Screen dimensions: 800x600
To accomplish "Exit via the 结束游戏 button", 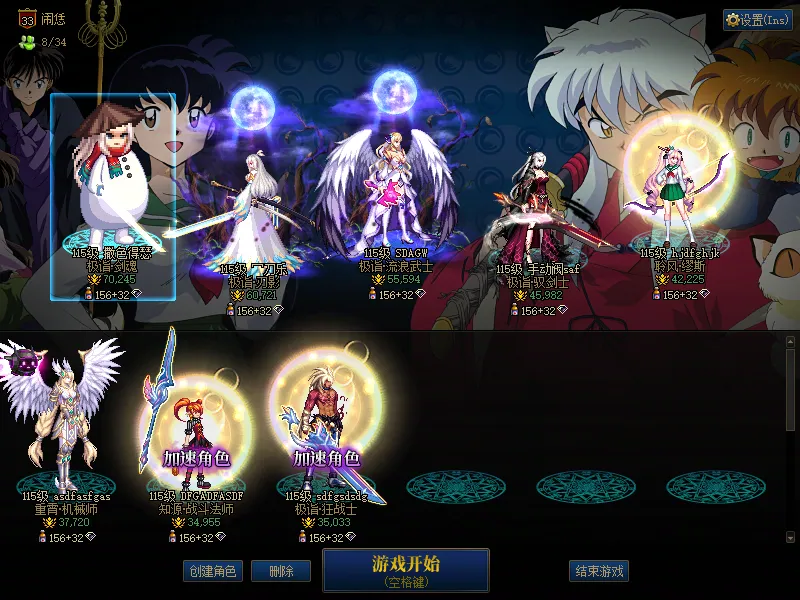I will click(599, 571).
